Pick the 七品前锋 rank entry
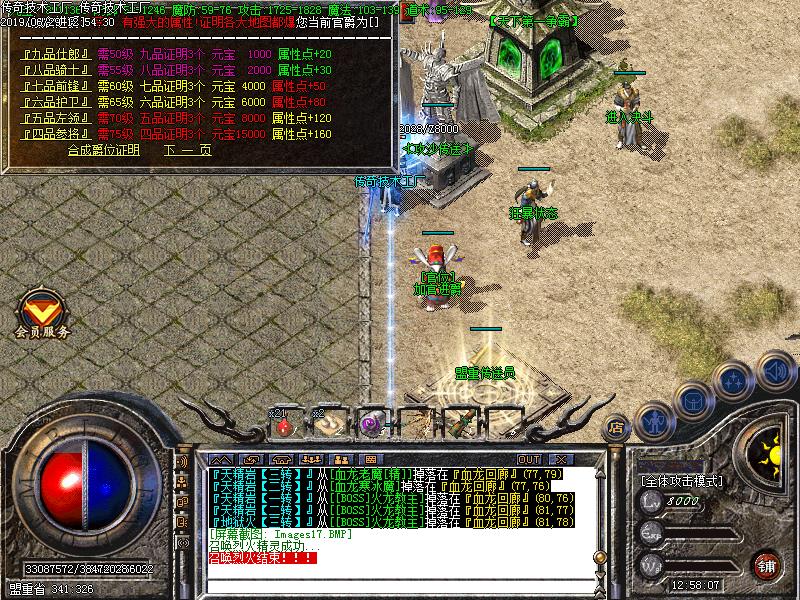The image size is (800, 600). click(x=57, y=86)
